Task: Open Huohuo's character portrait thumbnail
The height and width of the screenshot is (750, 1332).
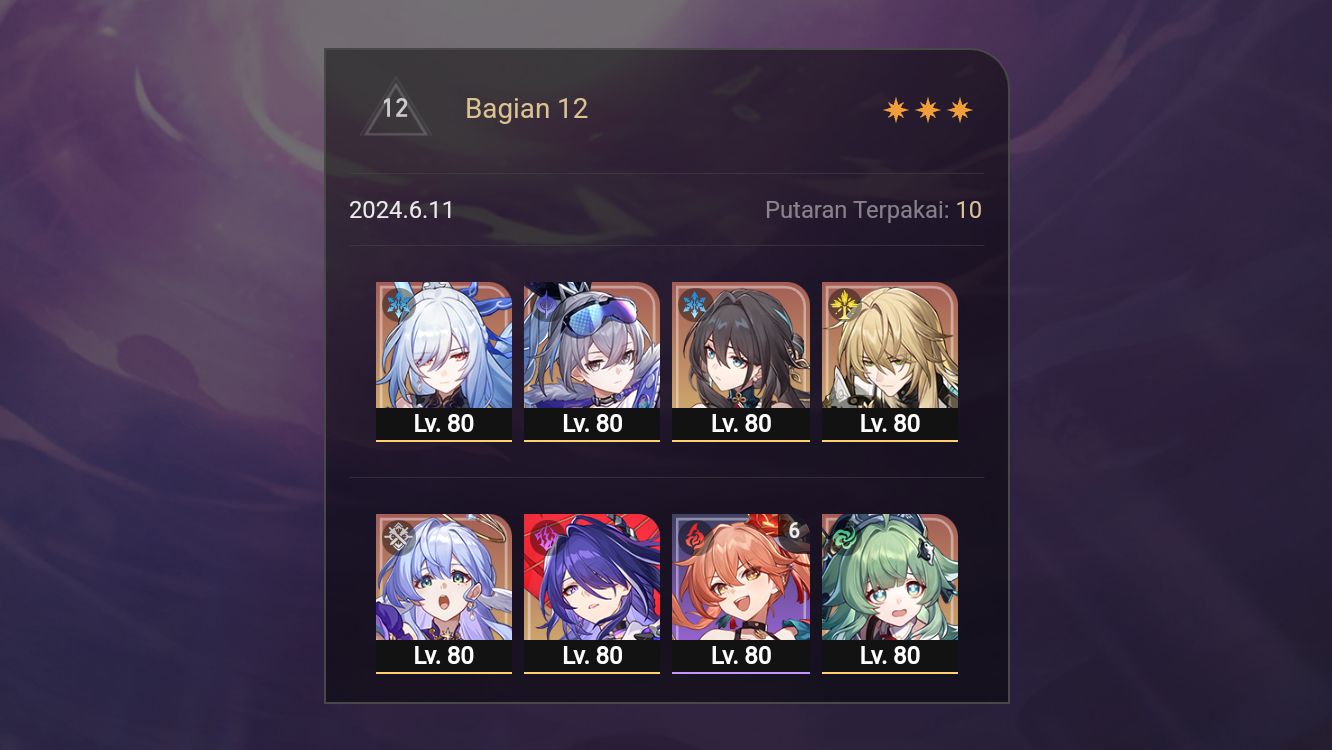Action: point(889,578)
